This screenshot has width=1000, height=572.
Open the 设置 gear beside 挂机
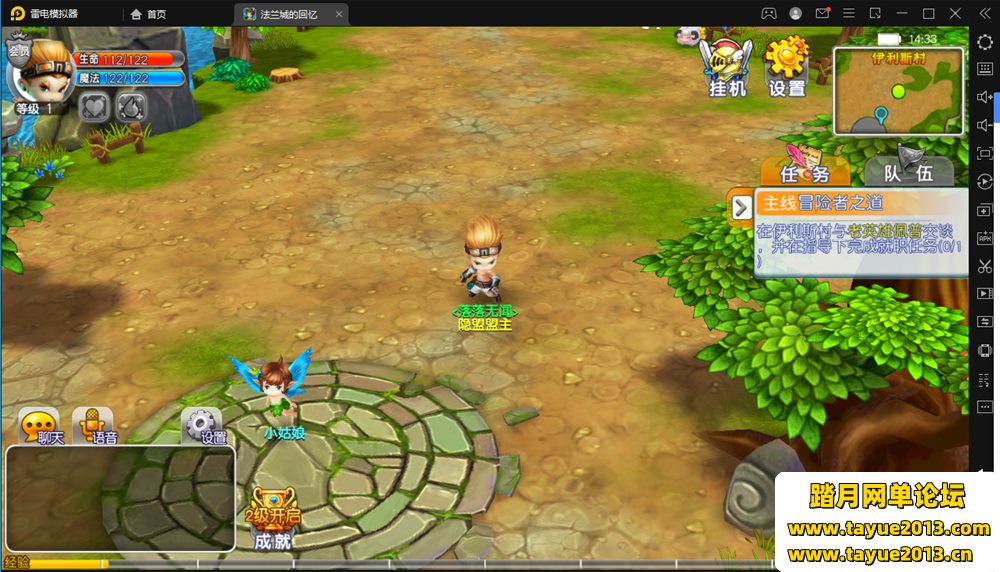[787, 67]
